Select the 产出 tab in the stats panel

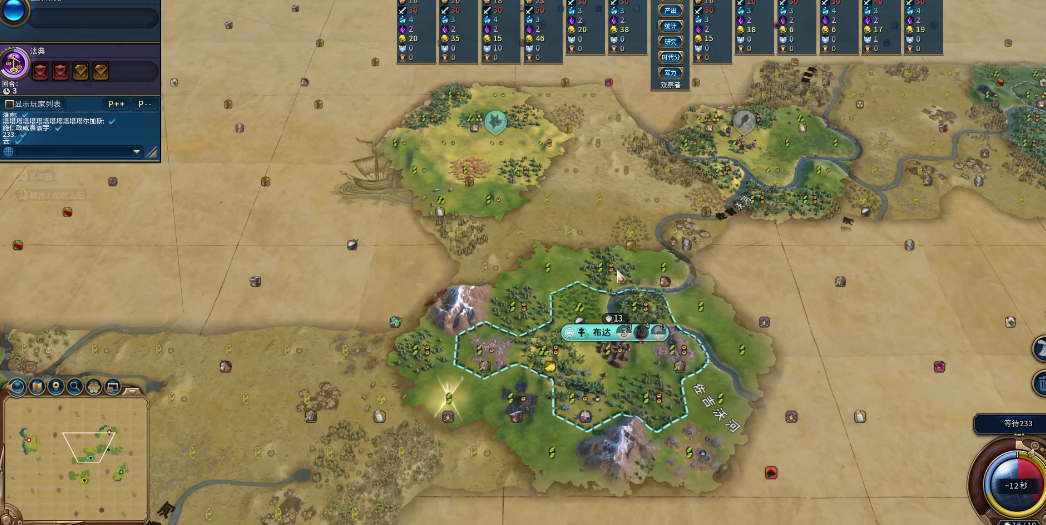pos(670,9)
